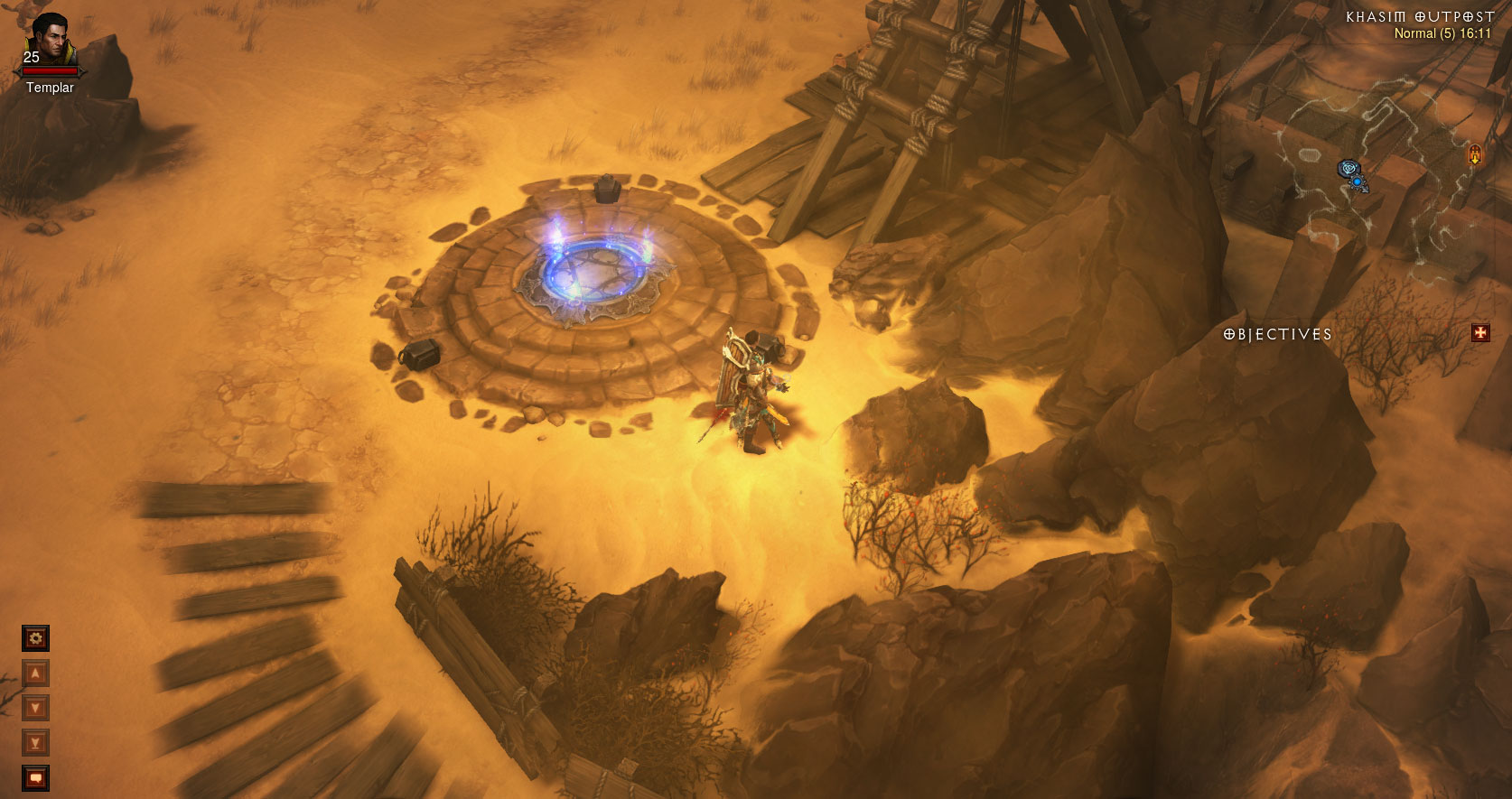
Task: Click the chat scroll-up arrow button
Action: [x=35, y=674]
